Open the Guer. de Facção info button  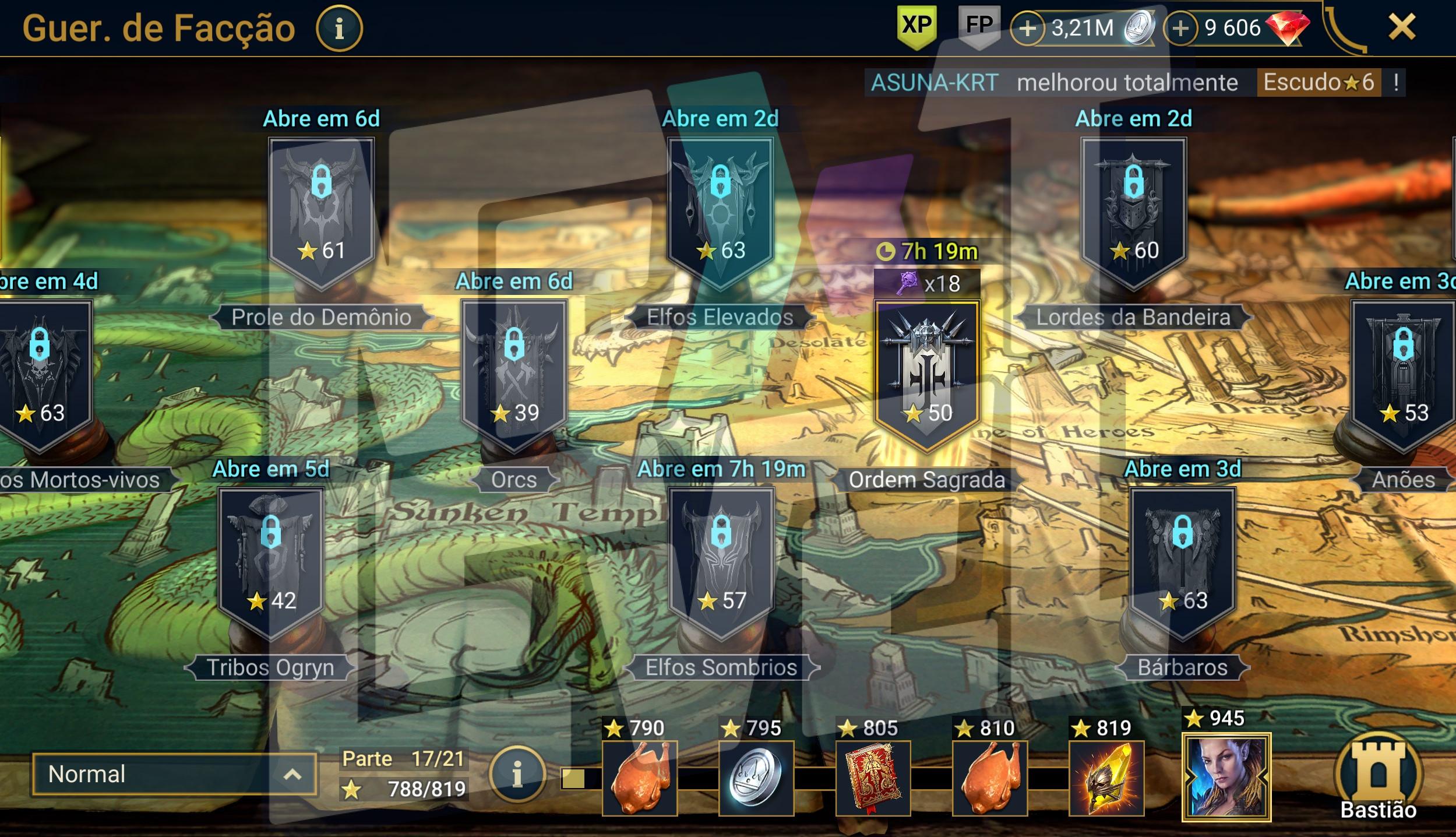point(339,28)
